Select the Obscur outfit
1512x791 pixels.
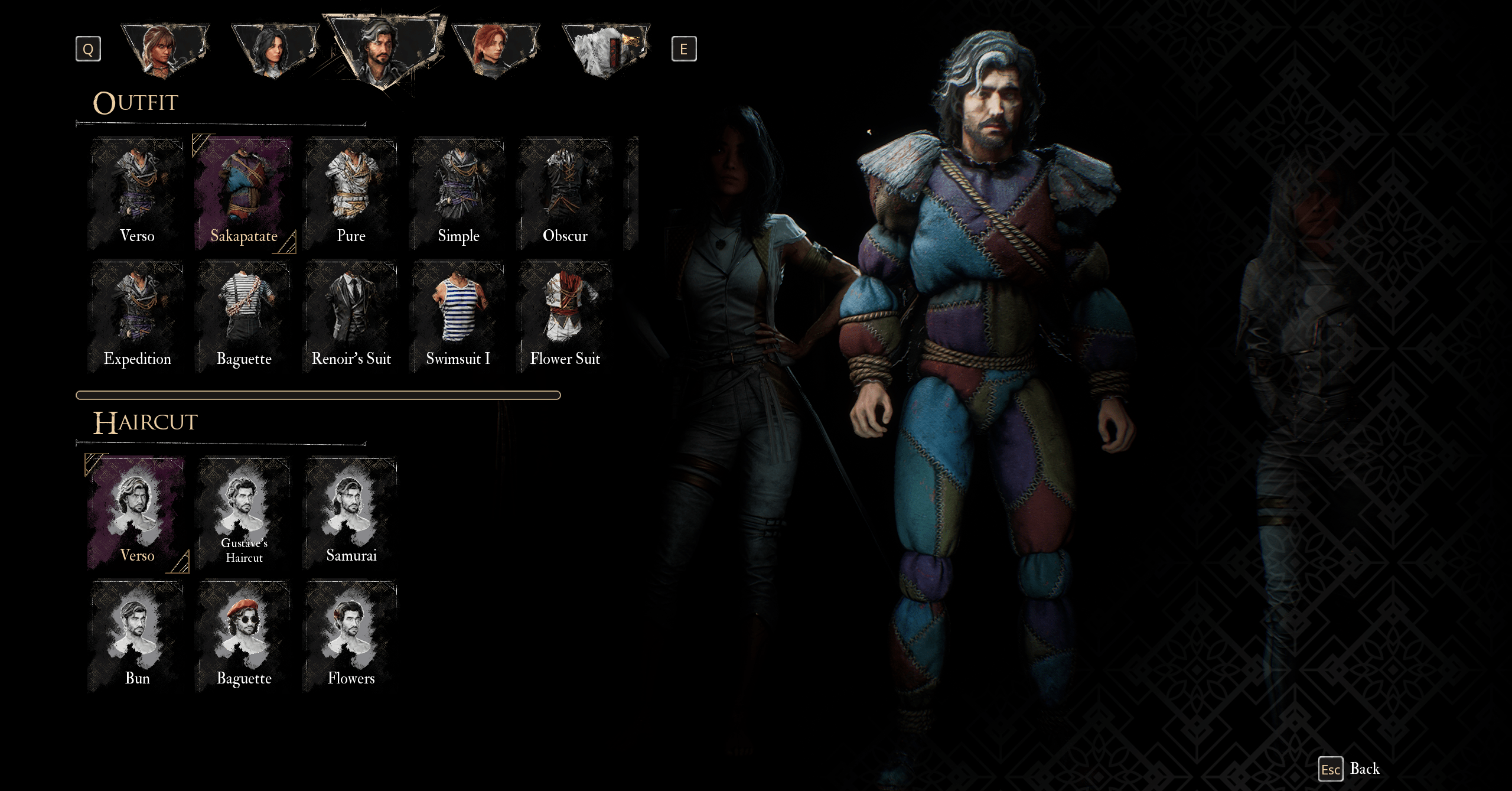click(565, 193)
